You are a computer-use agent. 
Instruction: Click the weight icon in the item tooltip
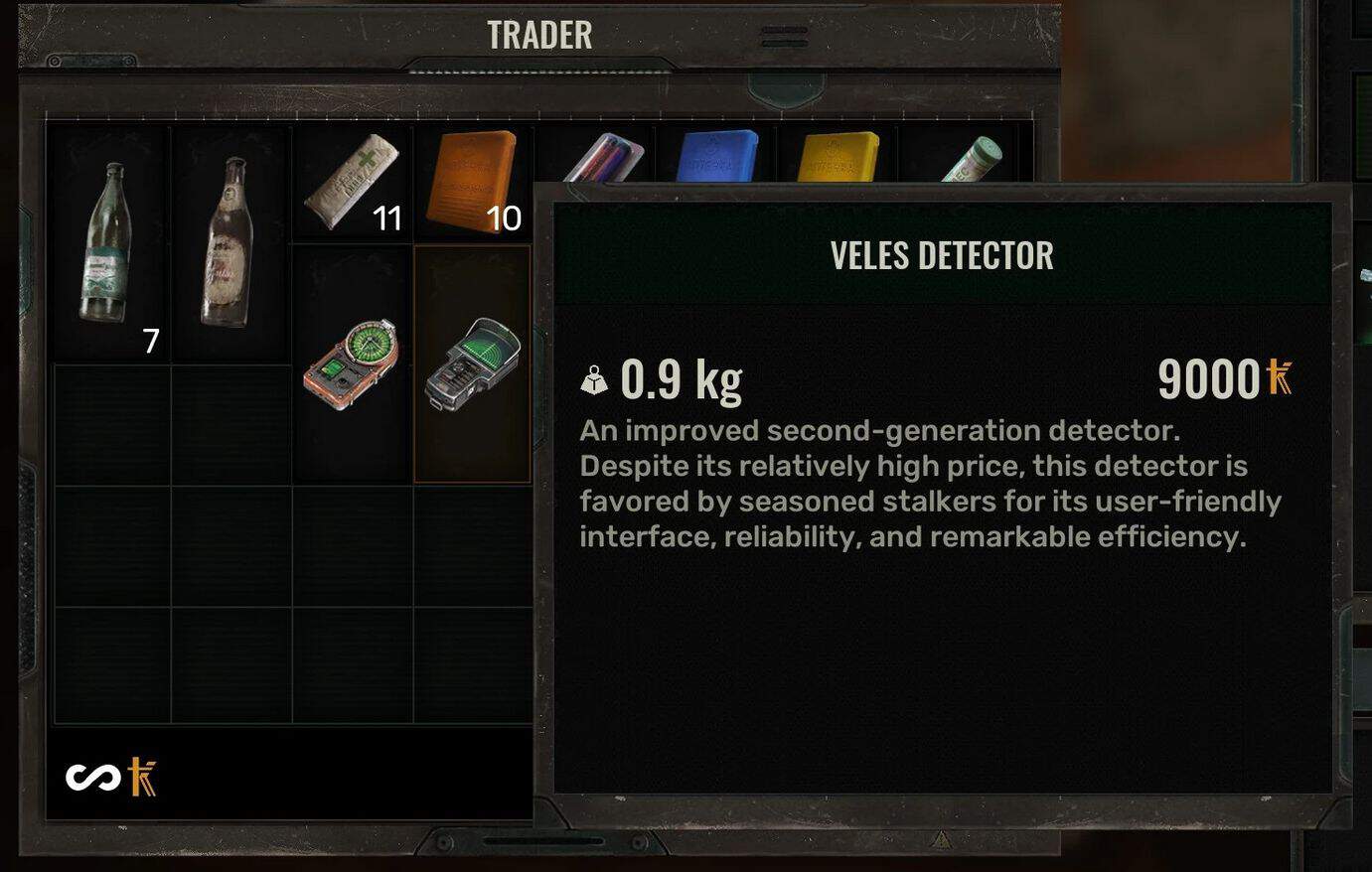coord(593,378)
